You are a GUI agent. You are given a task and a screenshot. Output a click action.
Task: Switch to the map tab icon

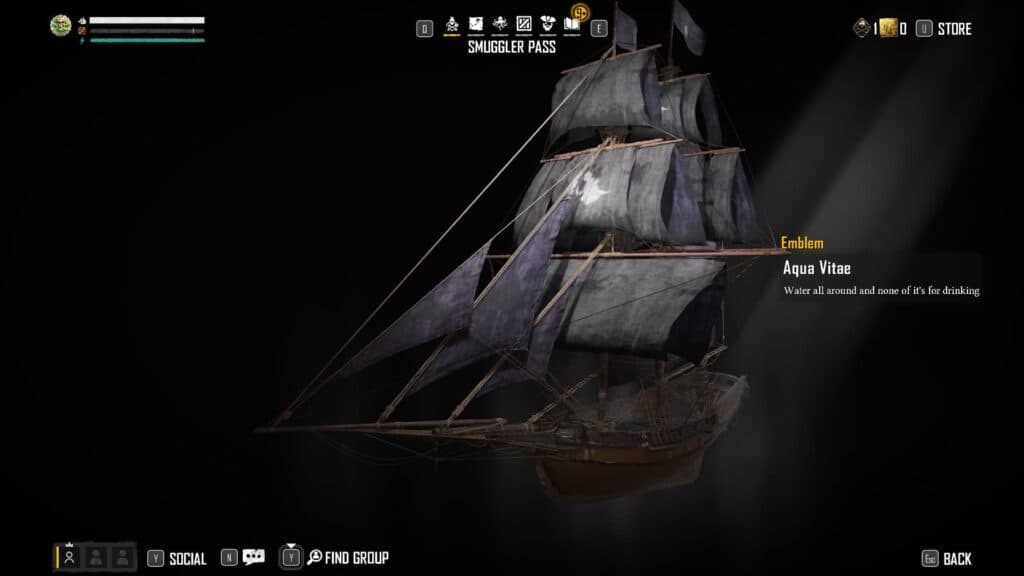point(476,24)
